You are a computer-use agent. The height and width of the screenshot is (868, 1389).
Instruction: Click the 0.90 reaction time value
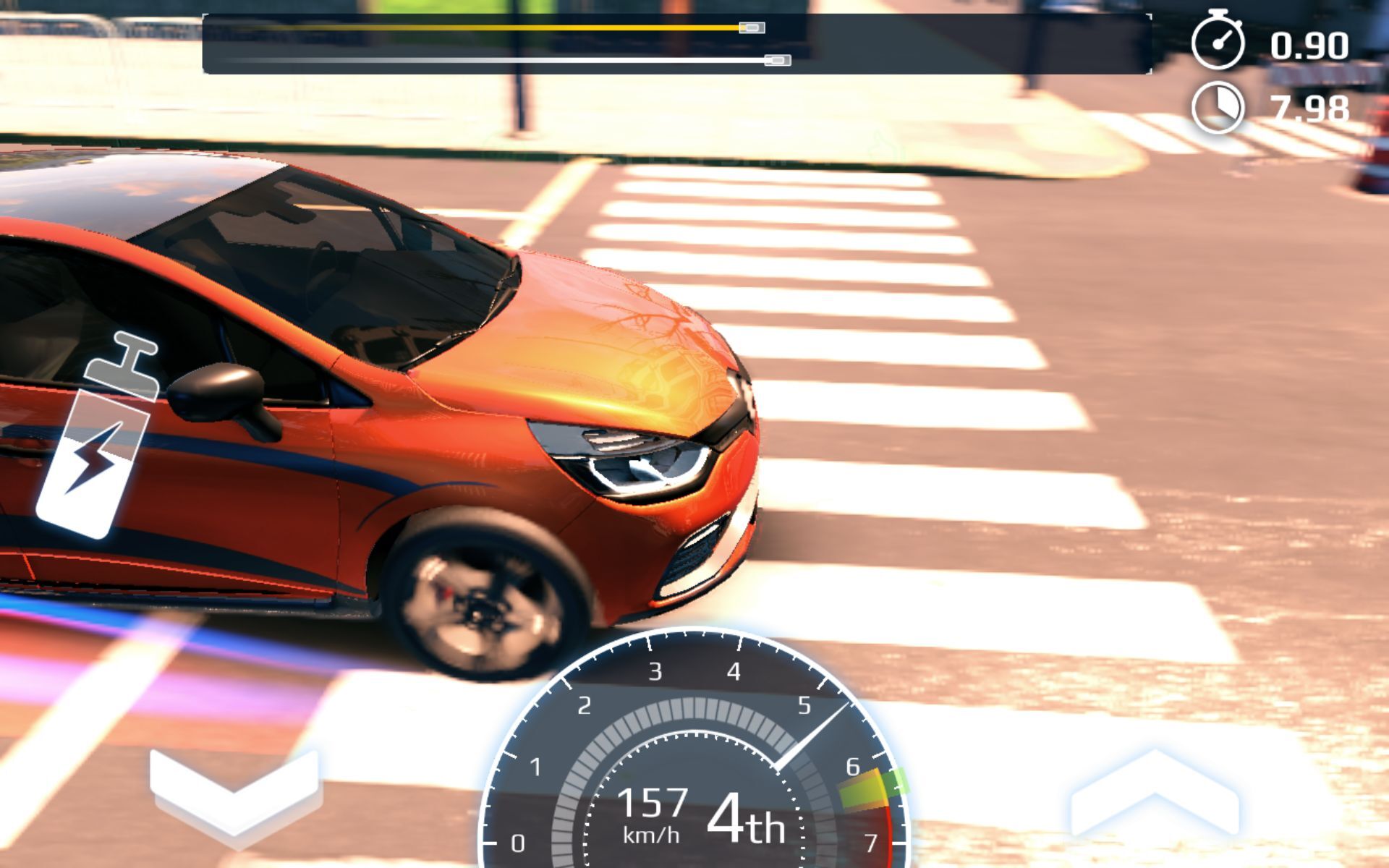(1312, 45)
